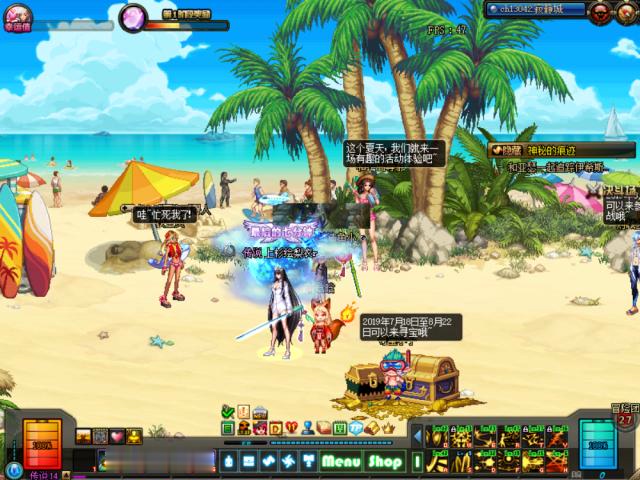Viewport: 640px width, 480px height.
Task: Click the pink heart buff icon
Action: pos(117,436)
